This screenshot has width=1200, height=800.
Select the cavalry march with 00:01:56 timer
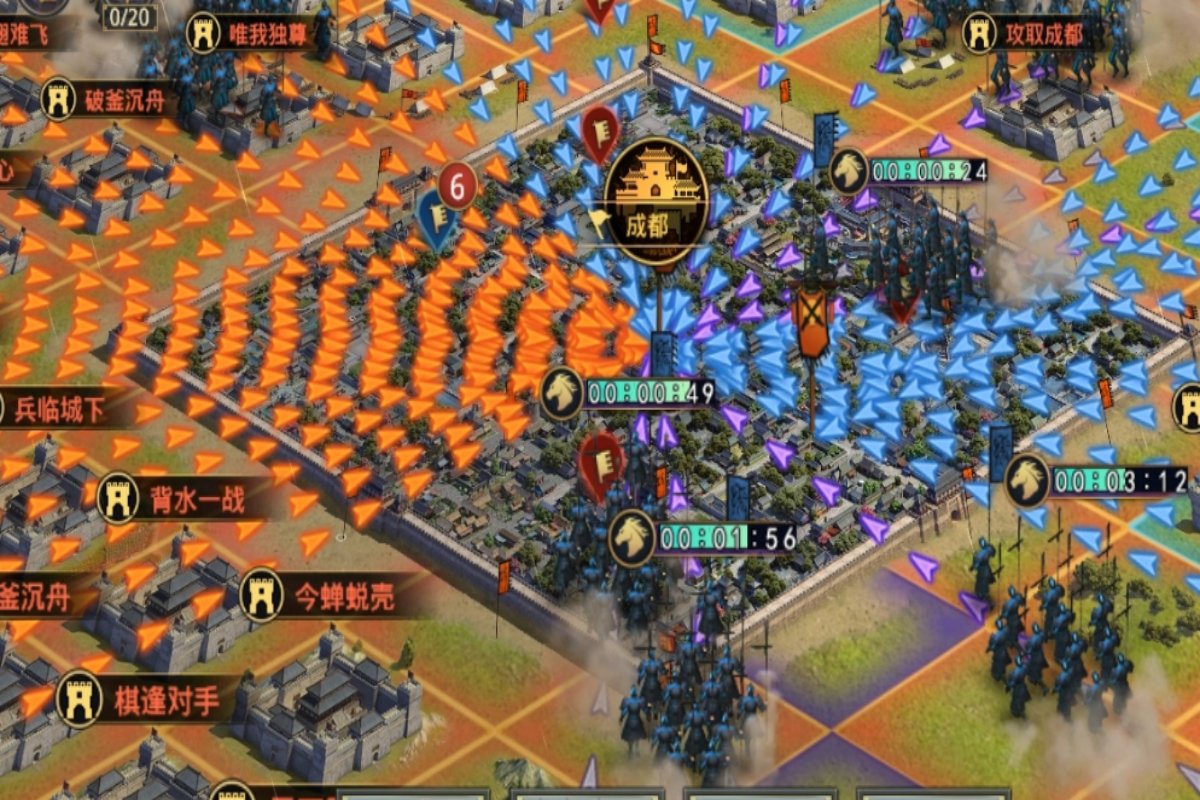[x=632, y=538]
